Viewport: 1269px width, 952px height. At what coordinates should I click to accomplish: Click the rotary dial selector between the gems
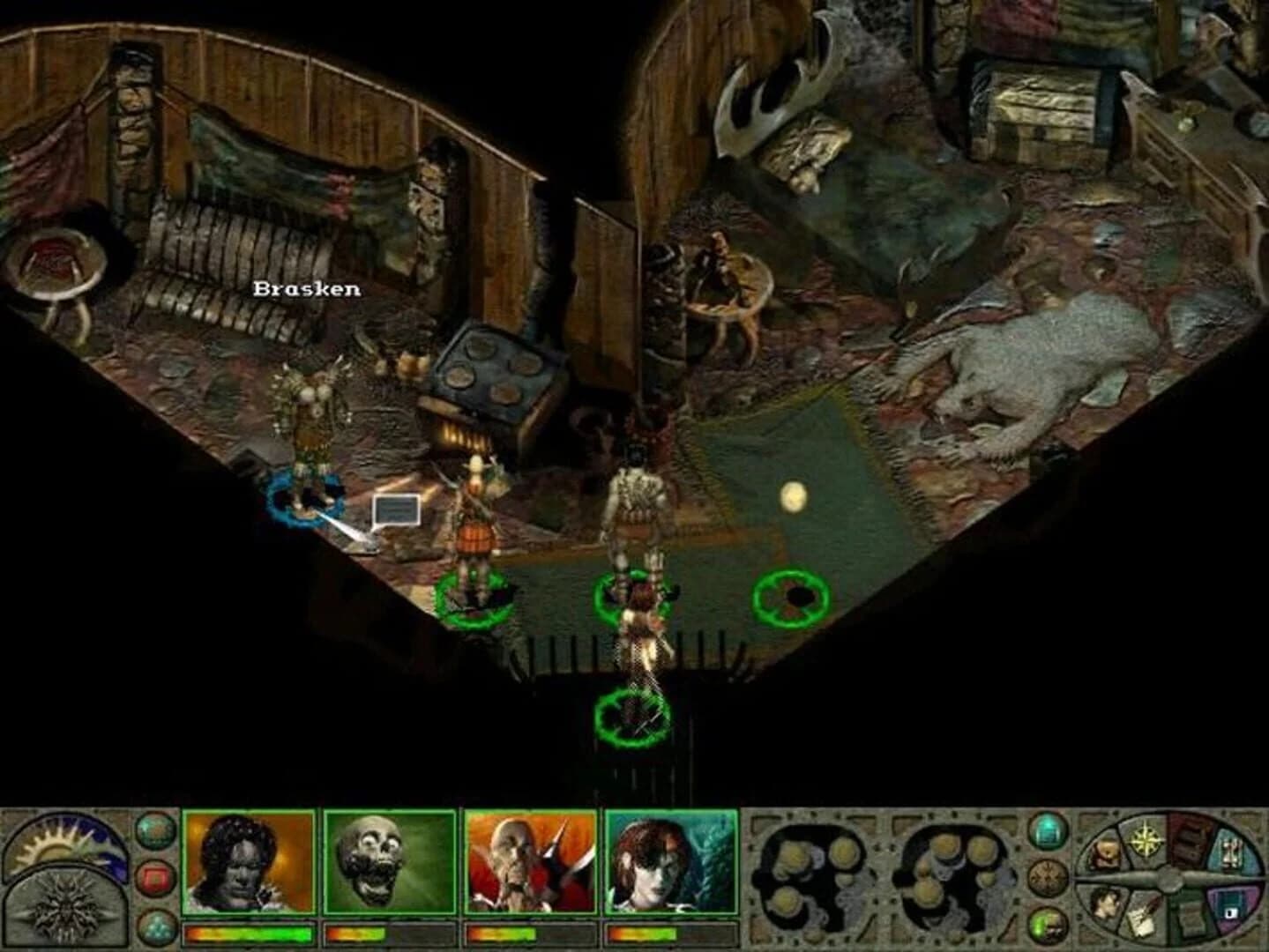(x=1048, y=877)
